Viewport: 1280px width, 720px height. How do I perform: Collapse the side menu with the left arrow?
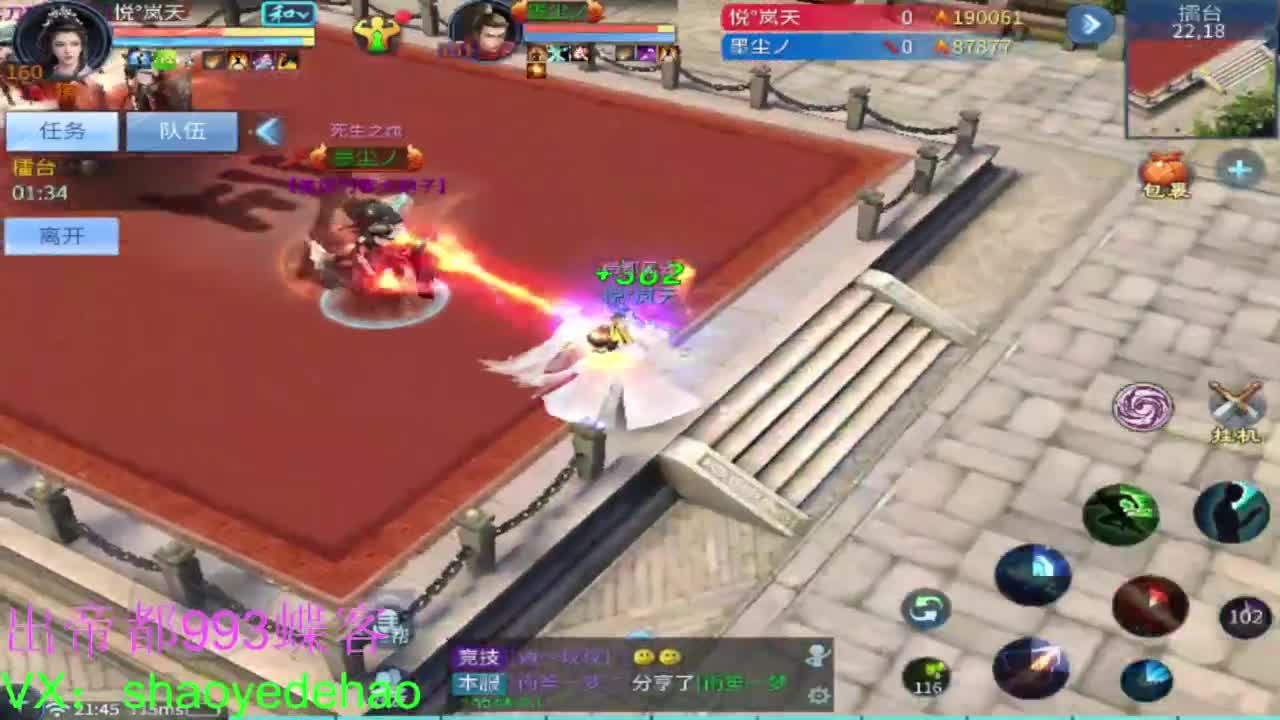click(x=268, y=130)
